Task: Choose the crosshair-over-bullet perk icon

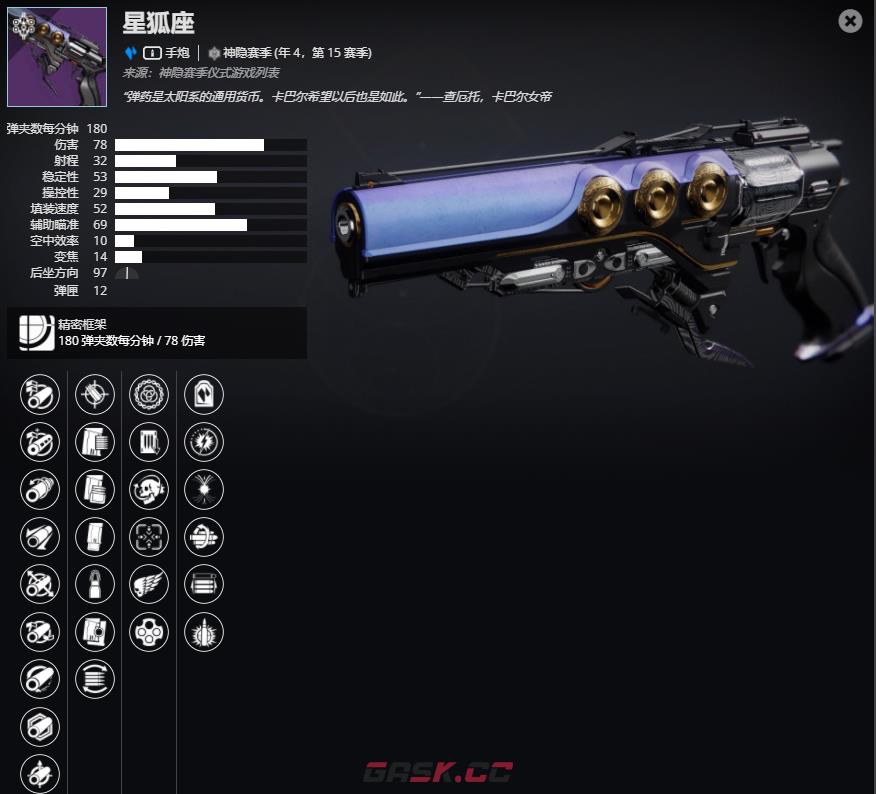Action: pyautogui.click(x=95, y=394)
